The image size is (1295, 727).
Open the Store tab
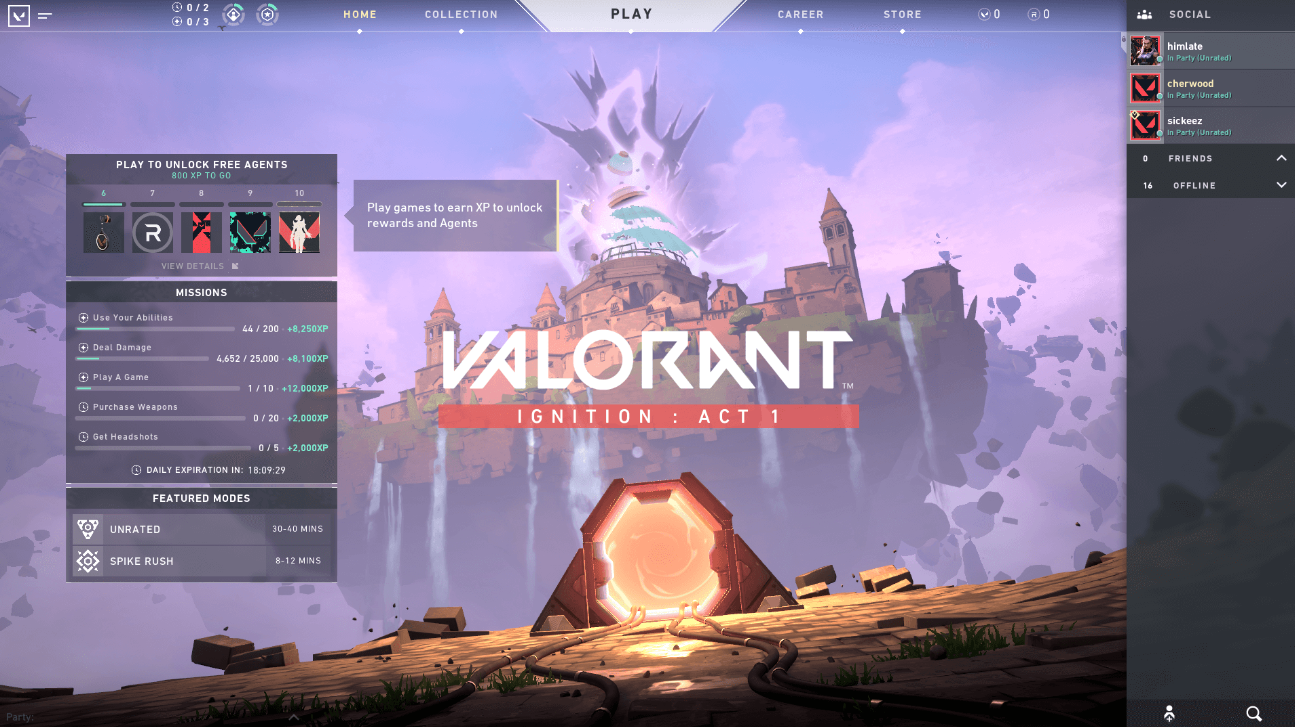point(902,15)
